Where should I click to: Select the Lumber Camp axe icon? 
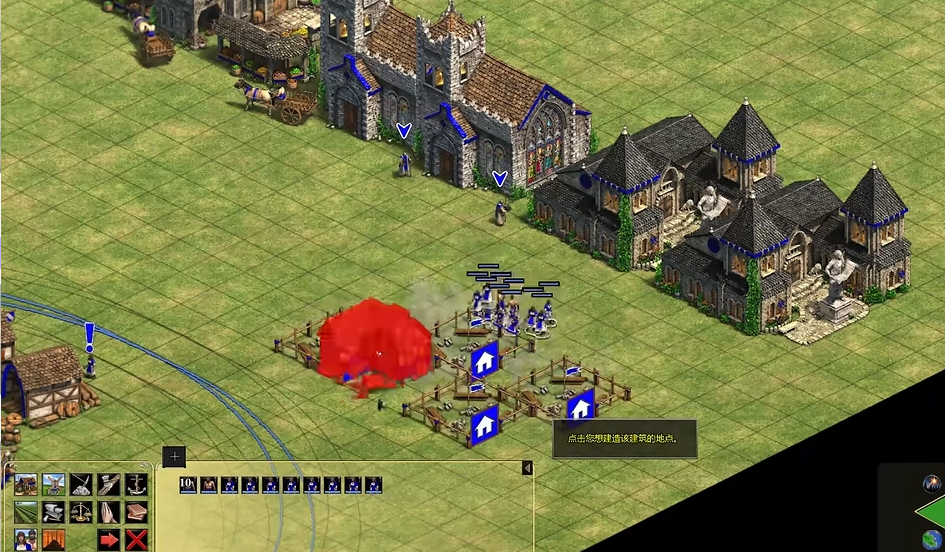click(108, 485)
